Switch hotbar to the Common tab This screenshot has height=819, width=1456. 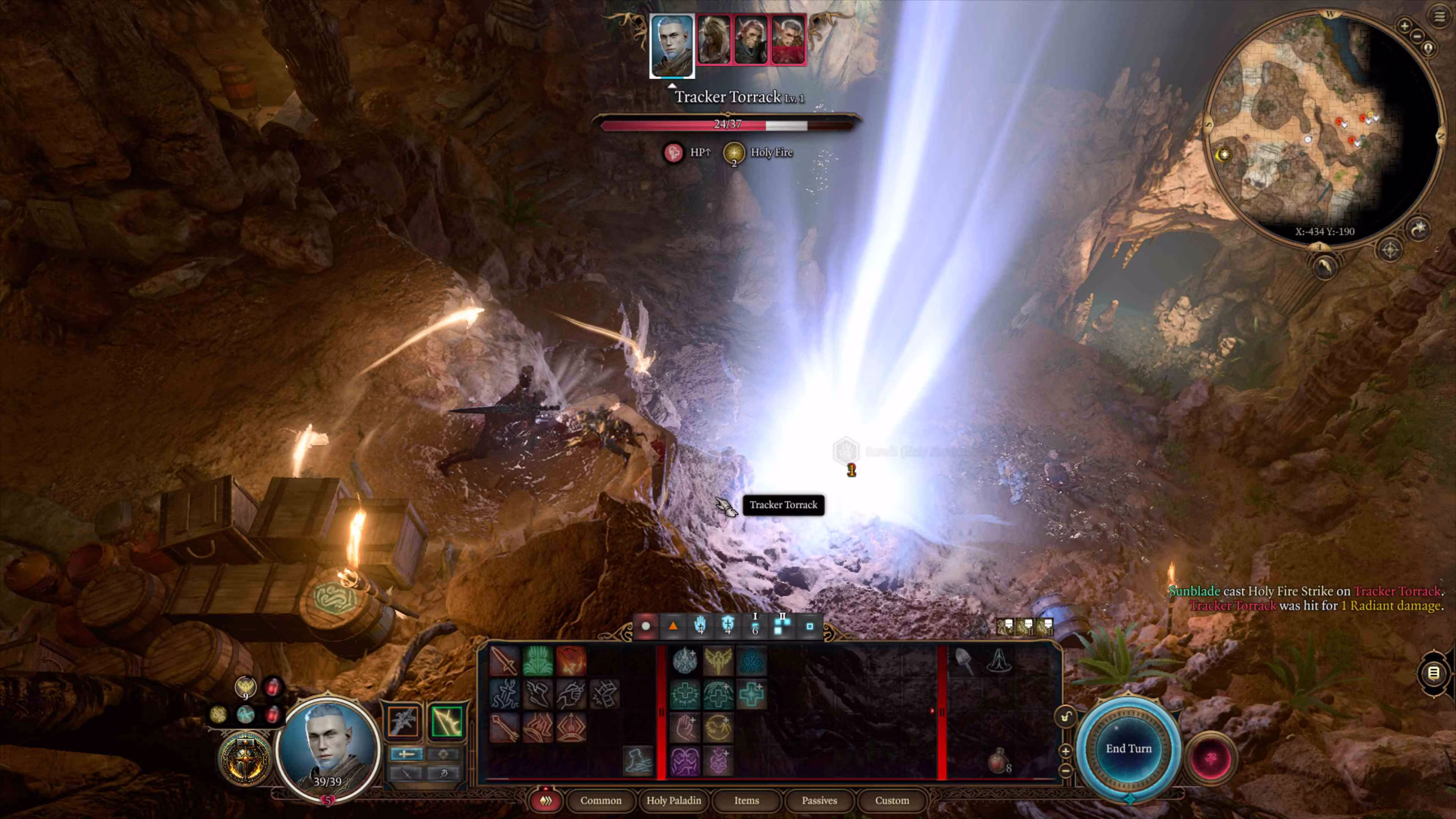point(600,800)
